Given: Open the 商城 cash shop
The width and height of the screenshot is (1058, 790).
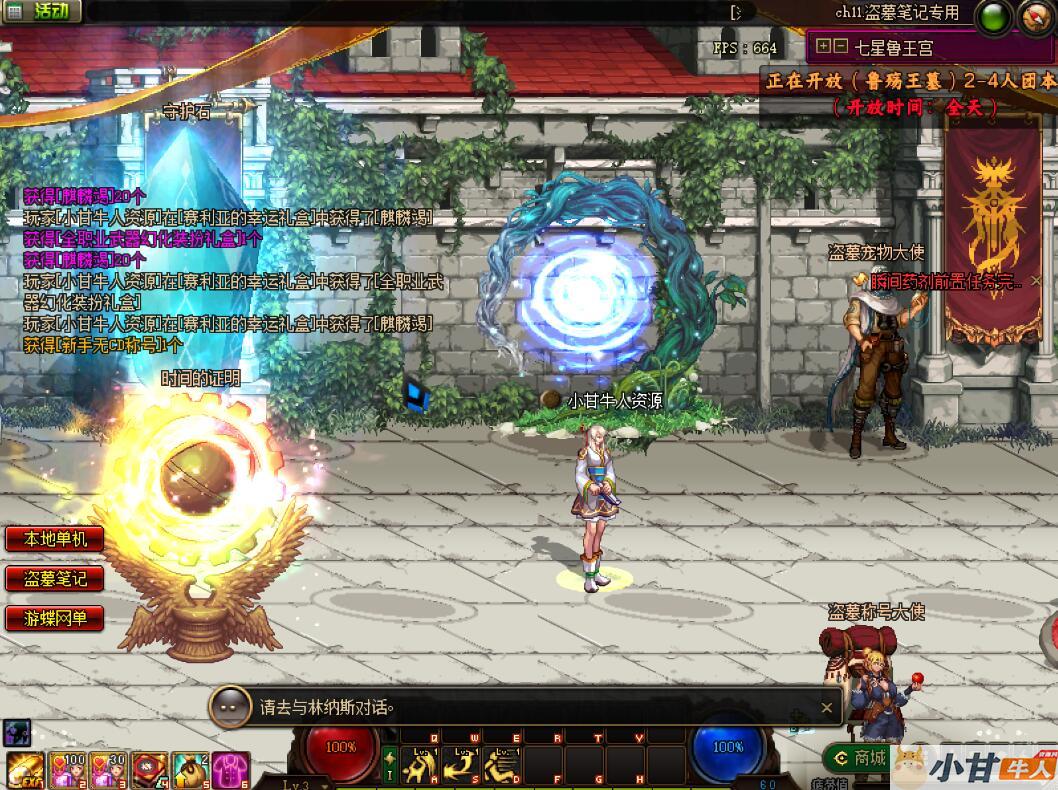Looking at the screenshot, I should [x=859, y=758].
